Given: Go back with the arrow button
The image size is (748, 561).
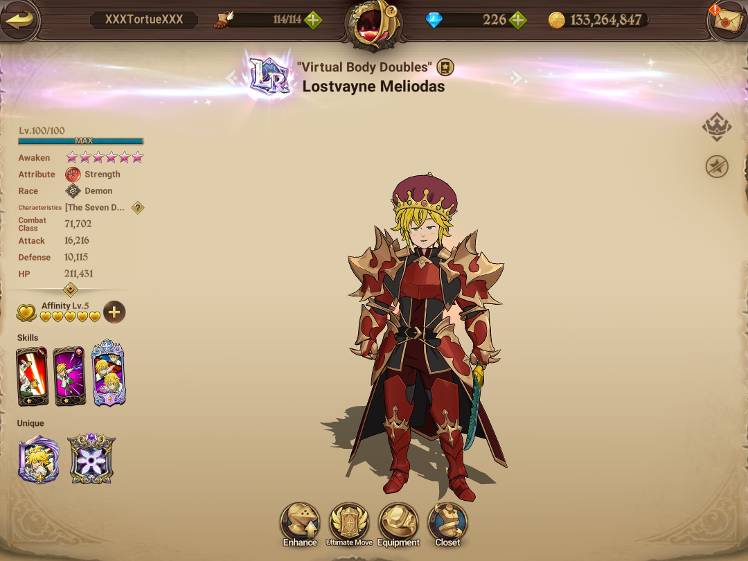Looking at the screenshot, I should click(20, 19).
